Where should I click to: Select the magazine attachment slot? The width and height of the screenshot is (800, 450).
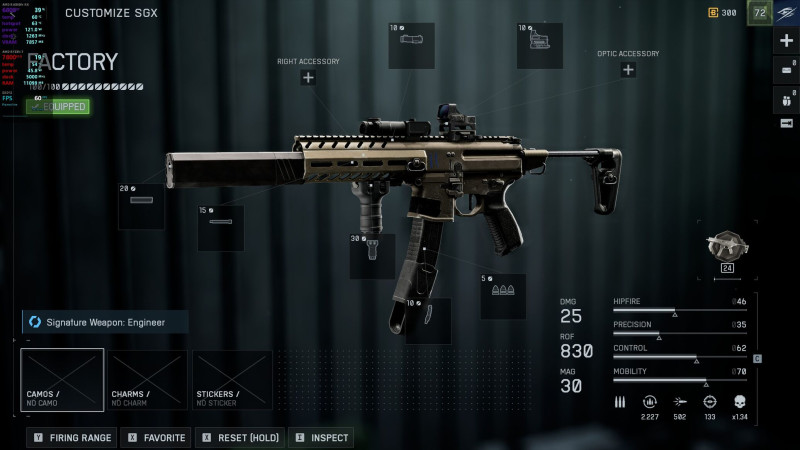point(428,321)
